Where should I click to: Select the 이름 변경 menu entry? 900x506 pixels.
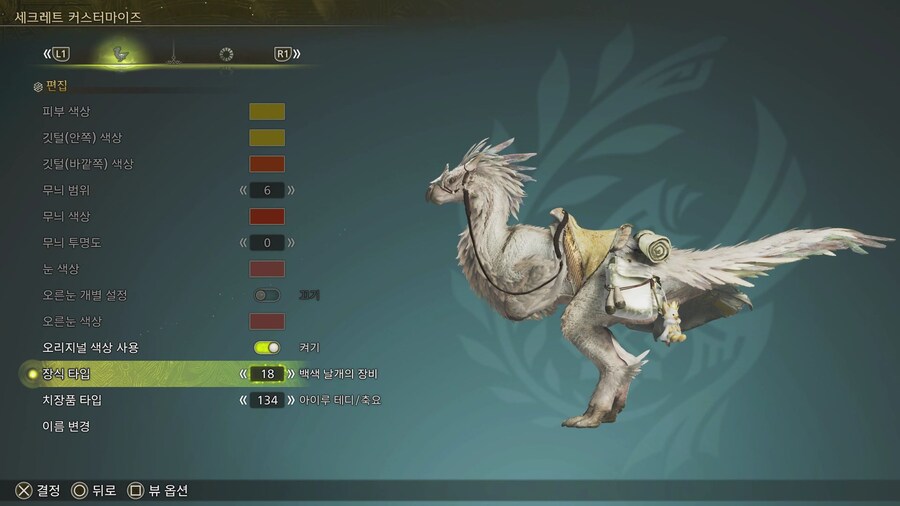point(66,427)
